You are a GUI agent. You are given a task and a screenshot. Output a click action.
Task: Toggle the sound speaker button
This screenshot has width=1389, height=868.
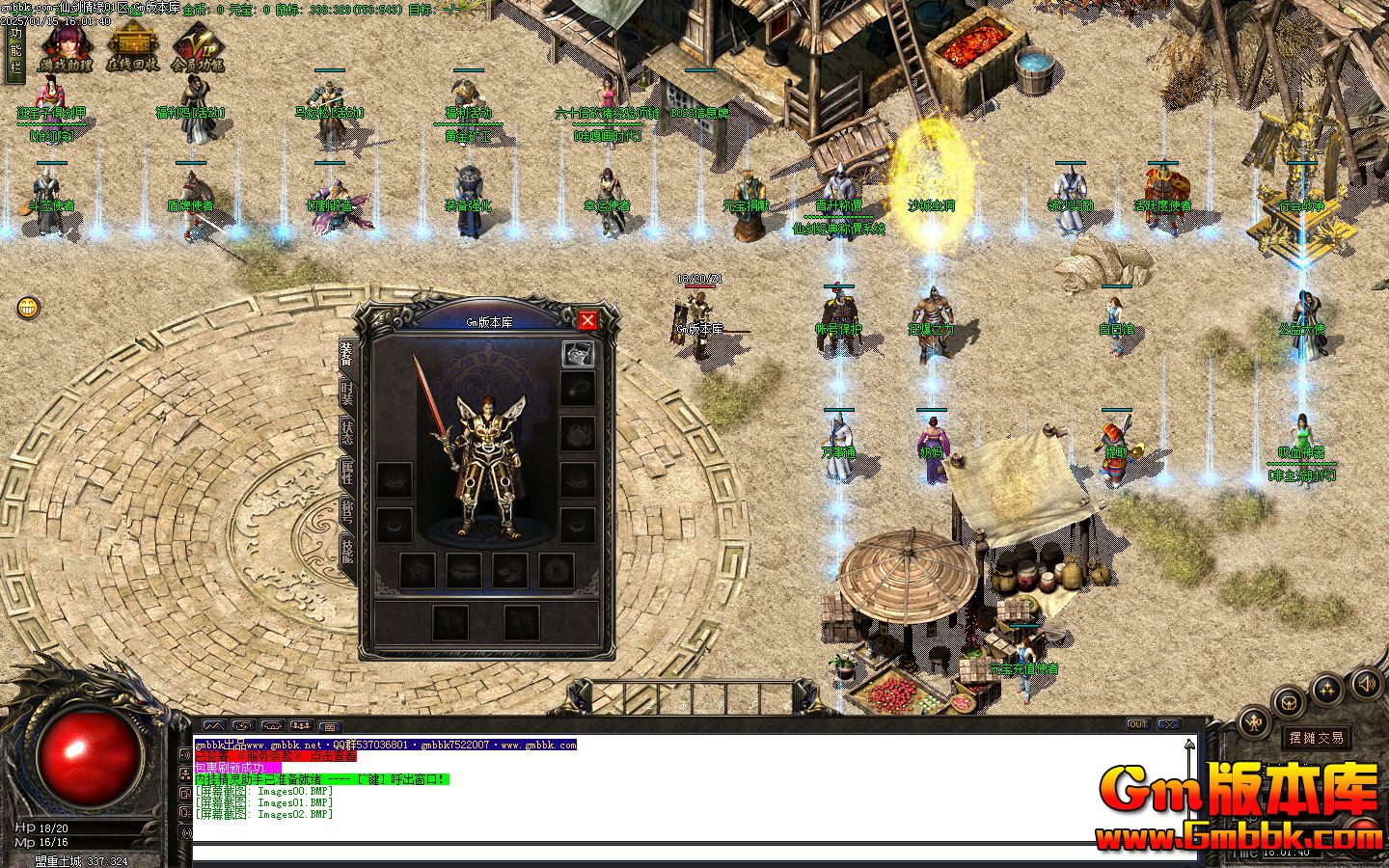(x=1367, y=685)
